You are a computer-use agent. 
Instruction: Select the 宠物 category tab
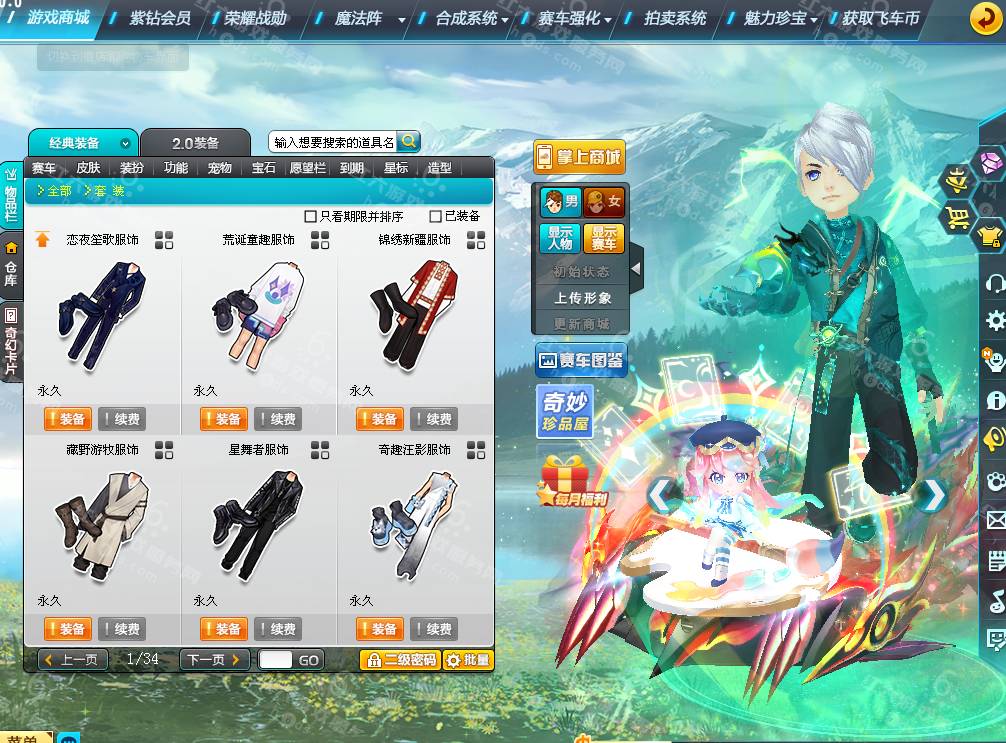coord(219,168)
